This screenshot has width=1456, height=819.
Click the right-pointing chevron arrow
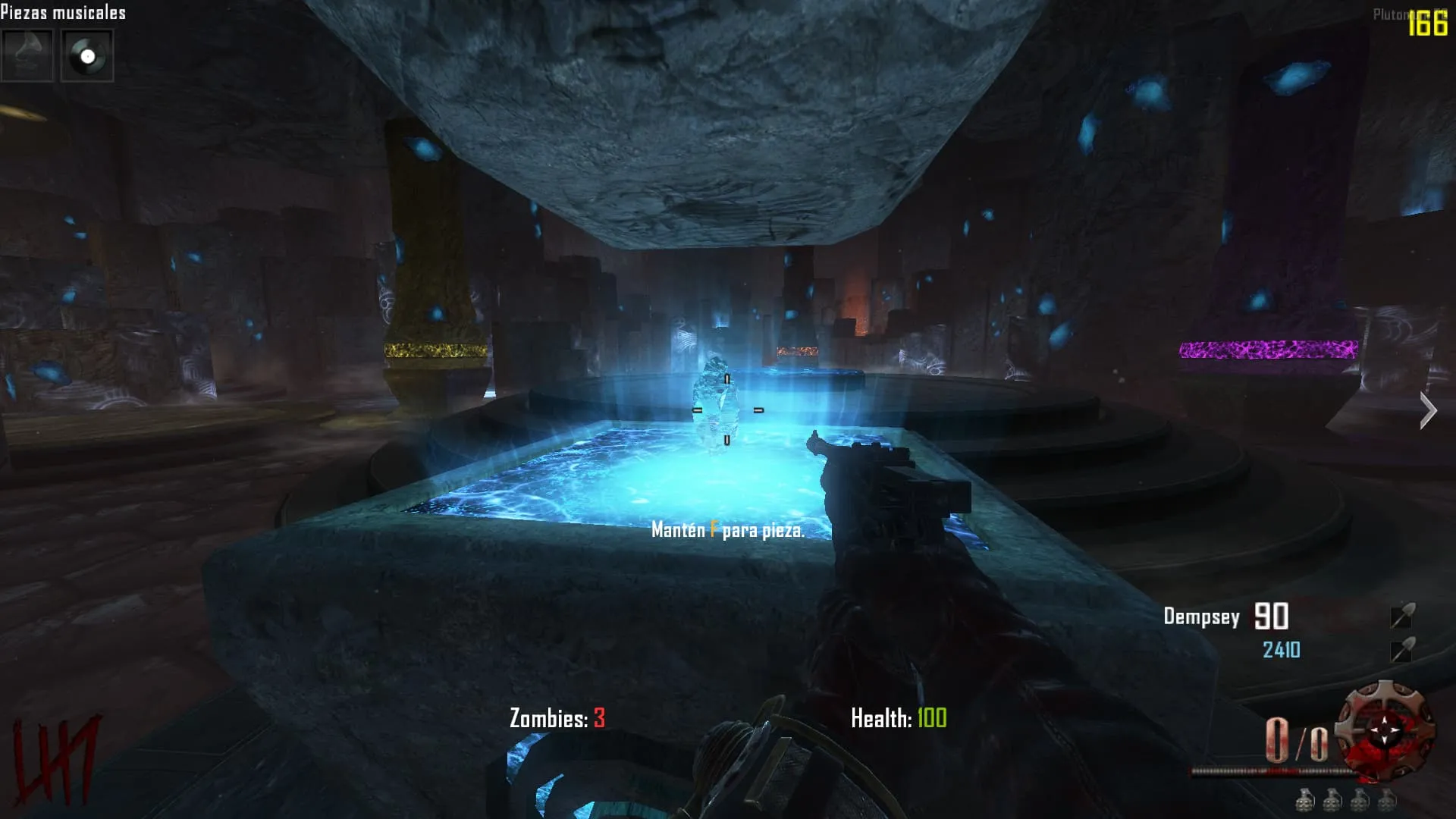pos(1428,411)
